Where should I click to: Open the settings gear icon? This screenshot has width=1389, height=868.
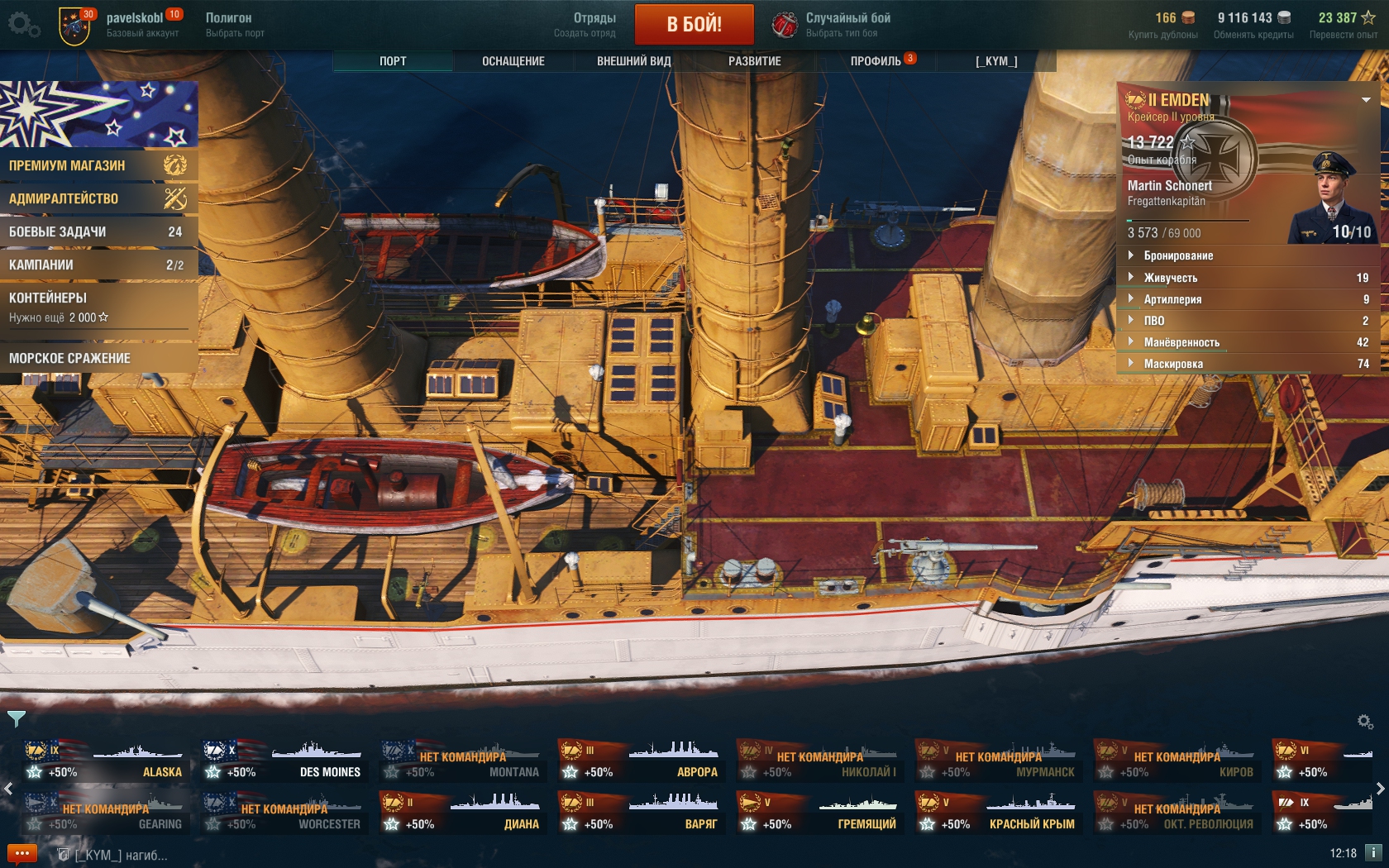pos(23,25)
